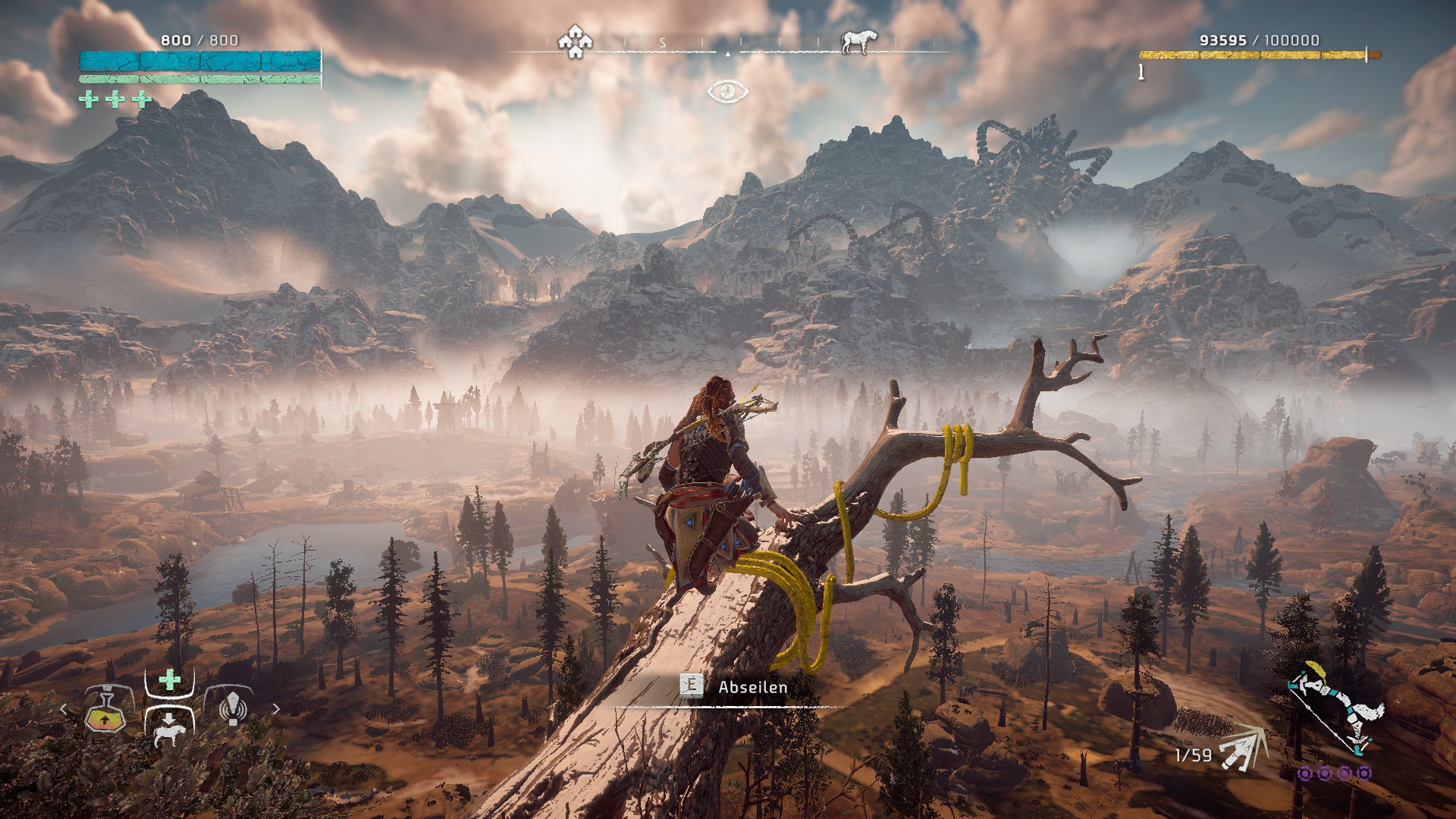Cycle quick slots with the right arrow
1456x819 pixels.
click(x=275, y=710)
